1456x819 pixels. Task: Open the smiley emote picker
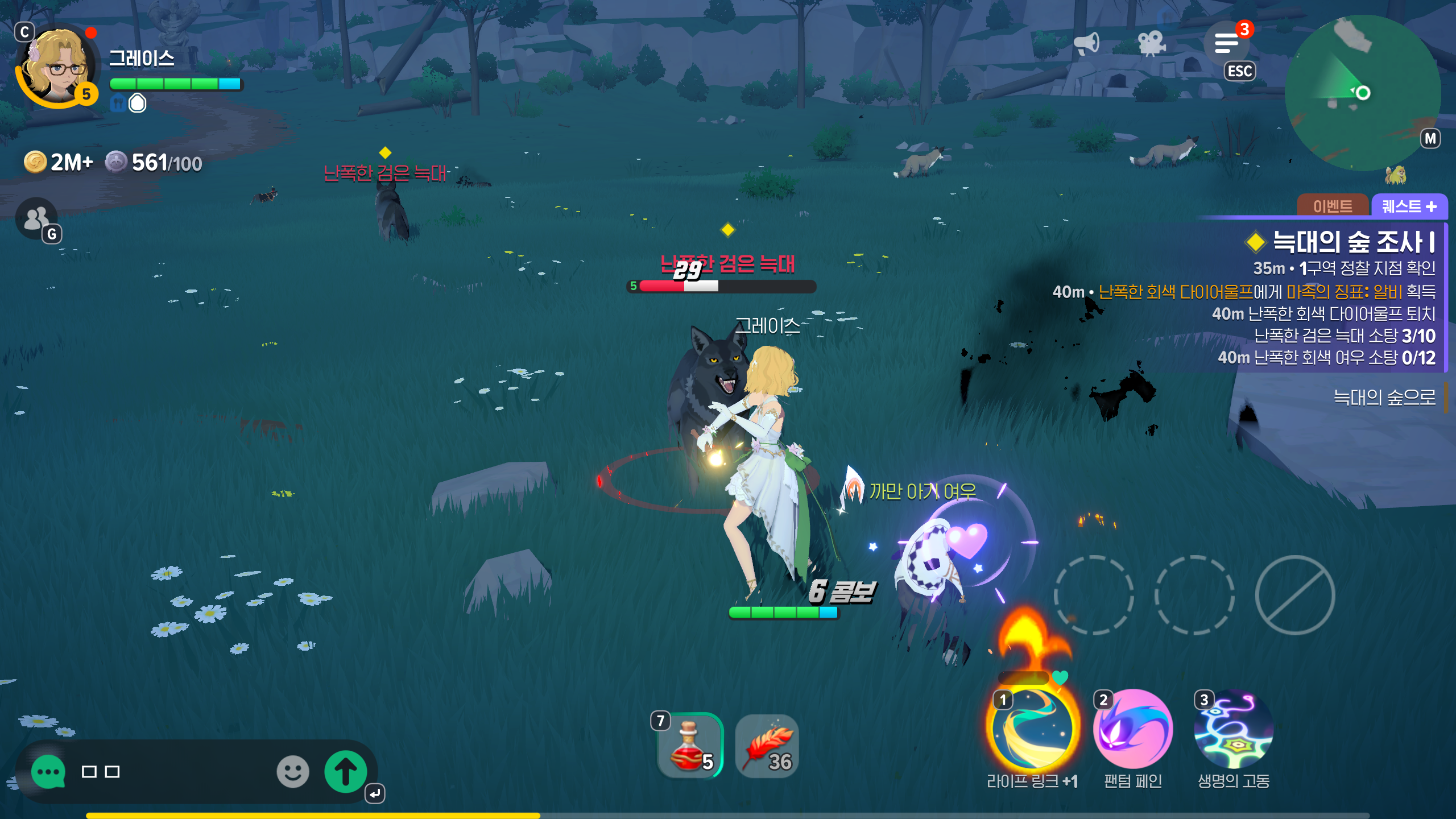point(293,772)
